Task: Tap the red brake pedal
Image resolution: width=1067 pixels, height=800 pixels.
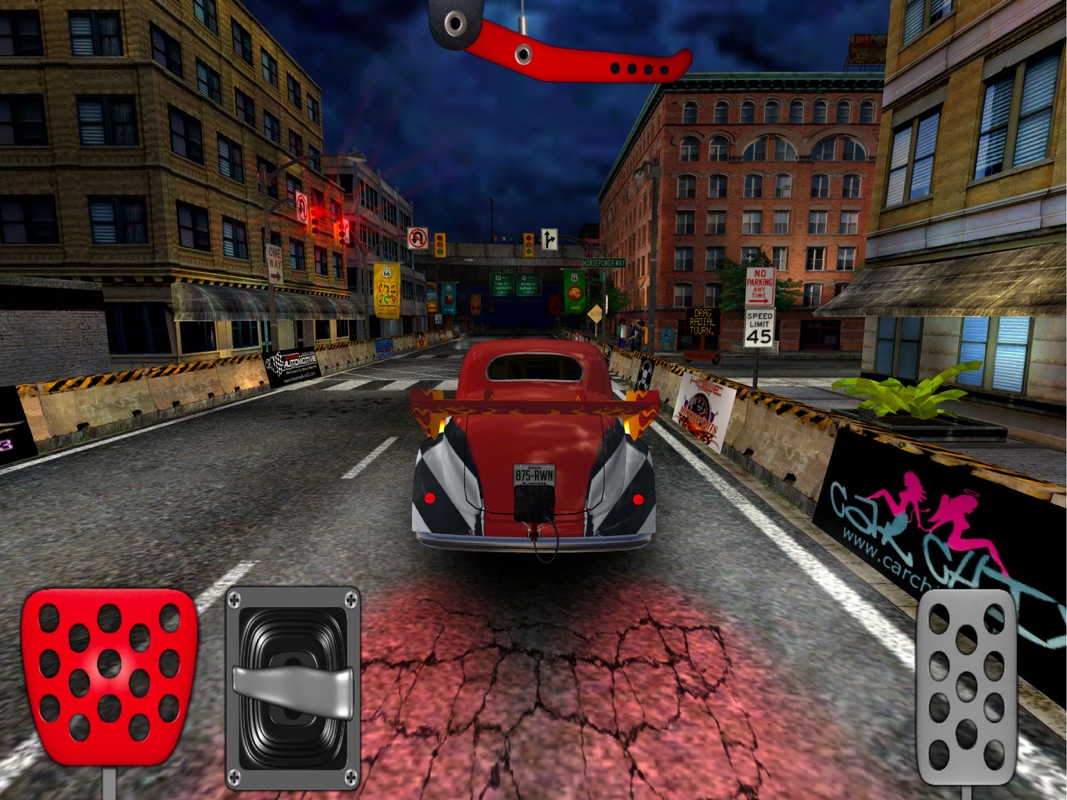Action: coord(109,677)
